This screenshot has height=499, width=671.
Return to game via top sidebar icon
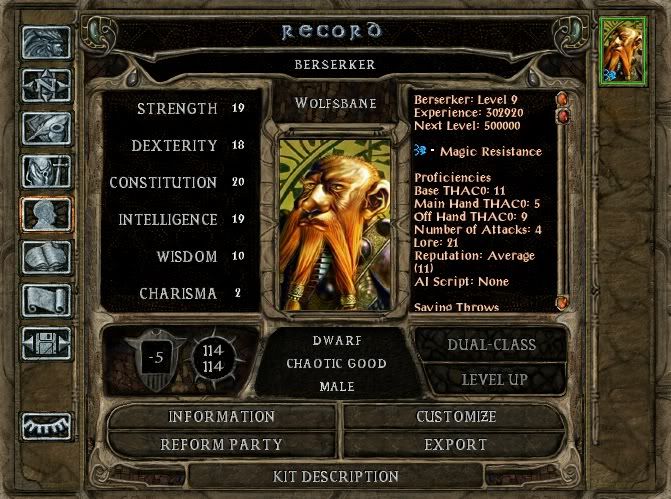click(46, 42)
